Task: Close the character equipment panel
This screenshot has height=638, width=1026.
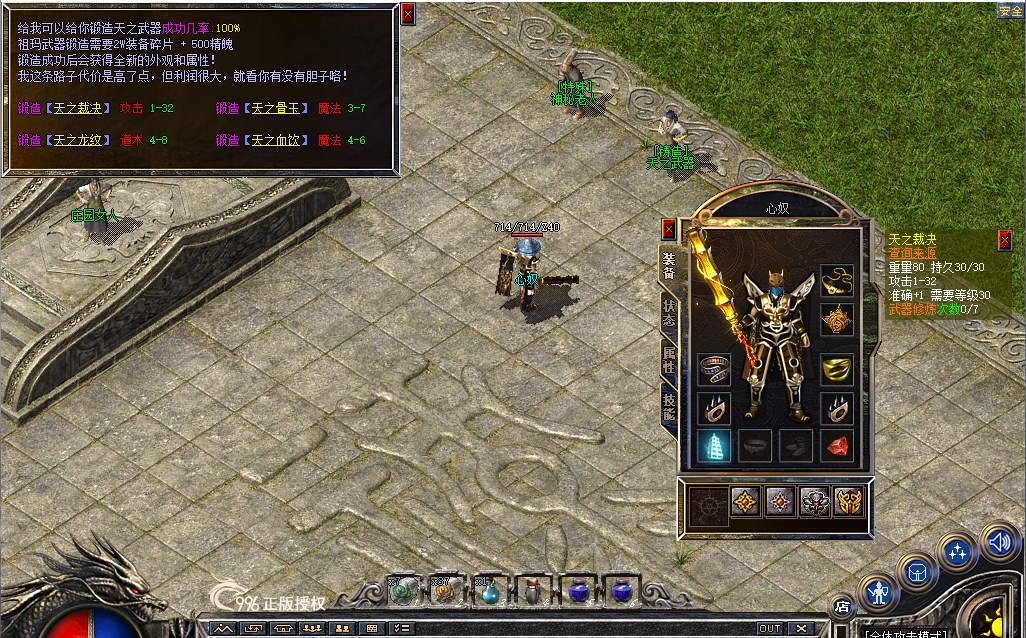Action: click(668, 230)
